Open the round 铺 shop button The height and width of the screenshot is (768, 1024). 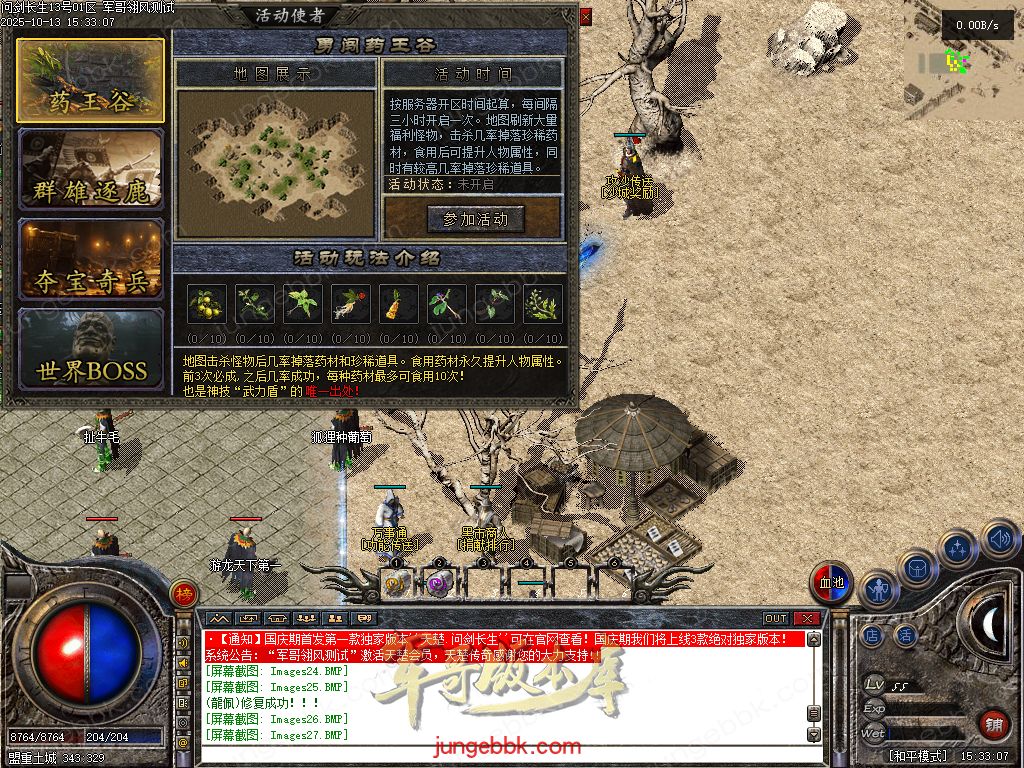point(993,724)
